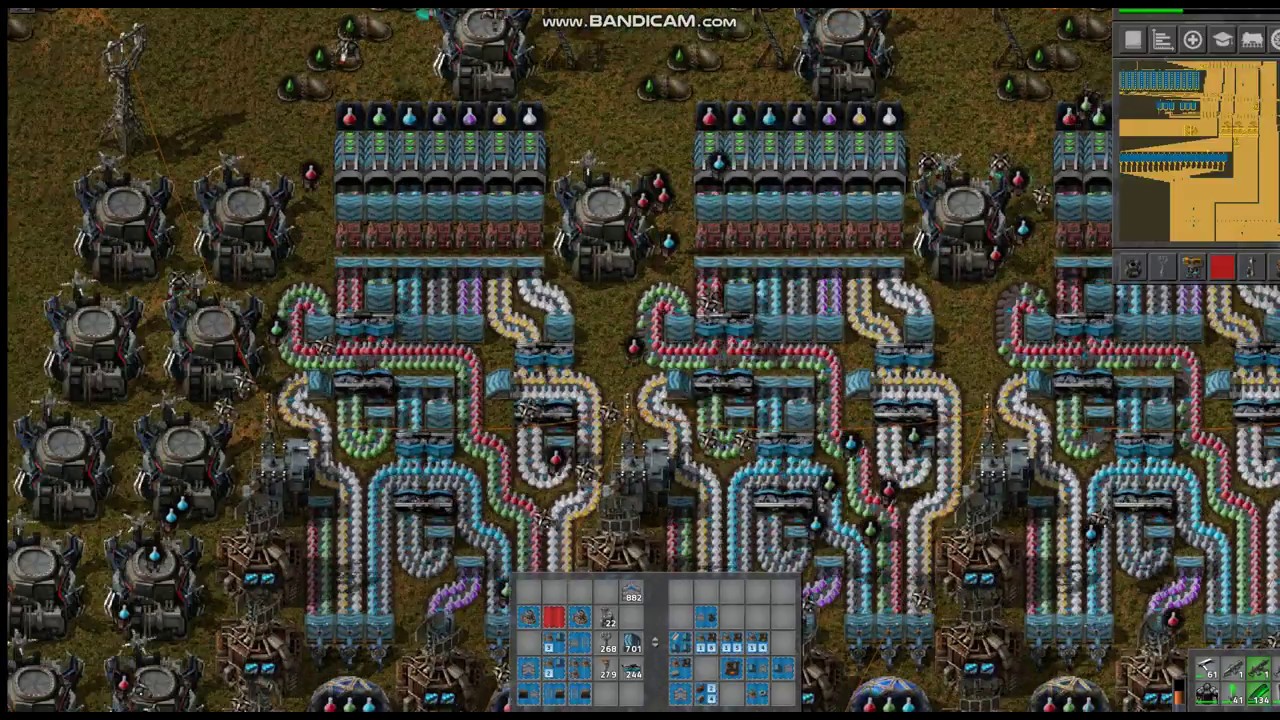Open the graduation cap tutorials button

coord(1222,40)
